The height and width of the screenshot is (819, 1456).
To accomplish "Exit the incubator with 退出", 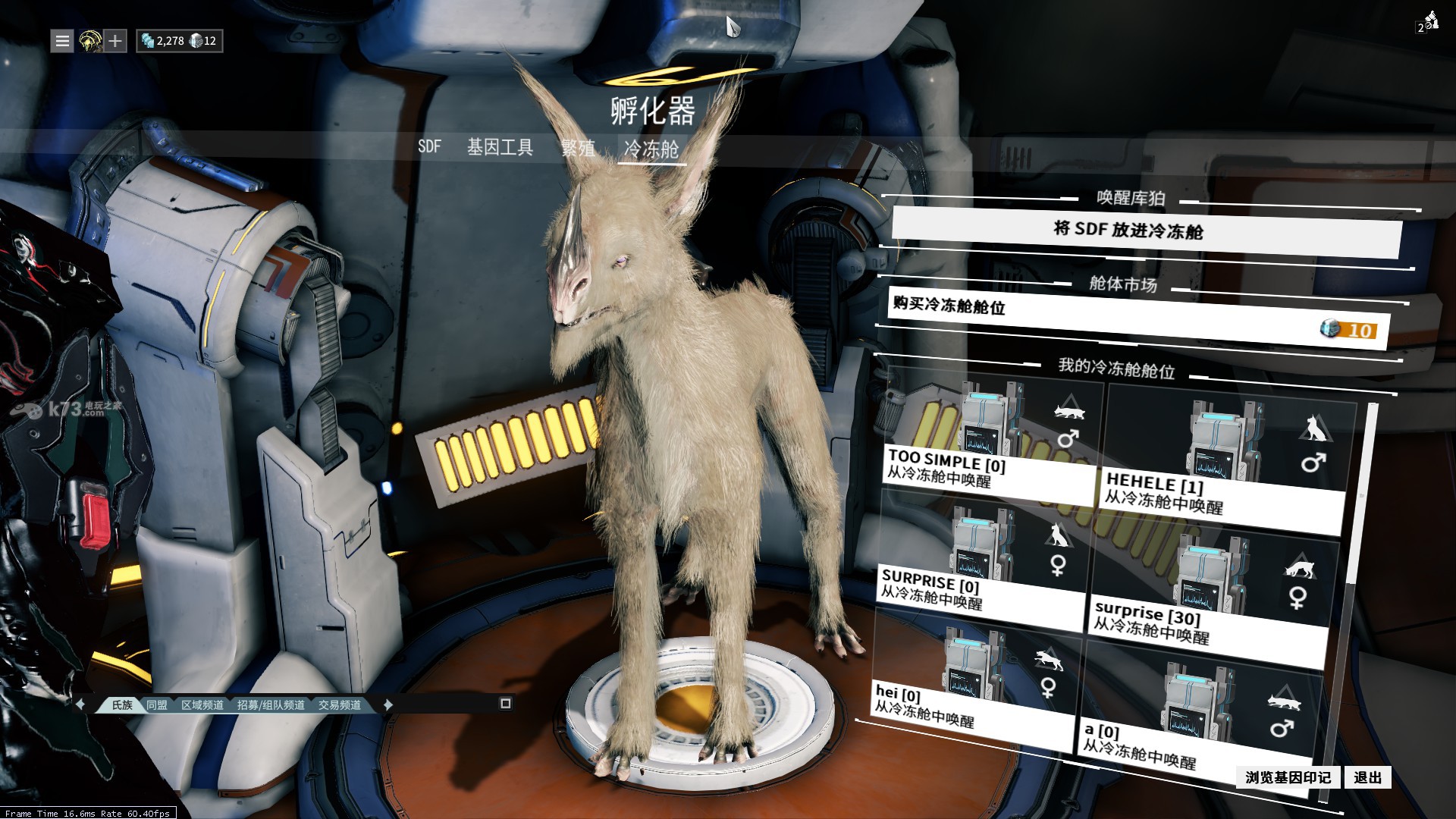I will (1367, 777).
